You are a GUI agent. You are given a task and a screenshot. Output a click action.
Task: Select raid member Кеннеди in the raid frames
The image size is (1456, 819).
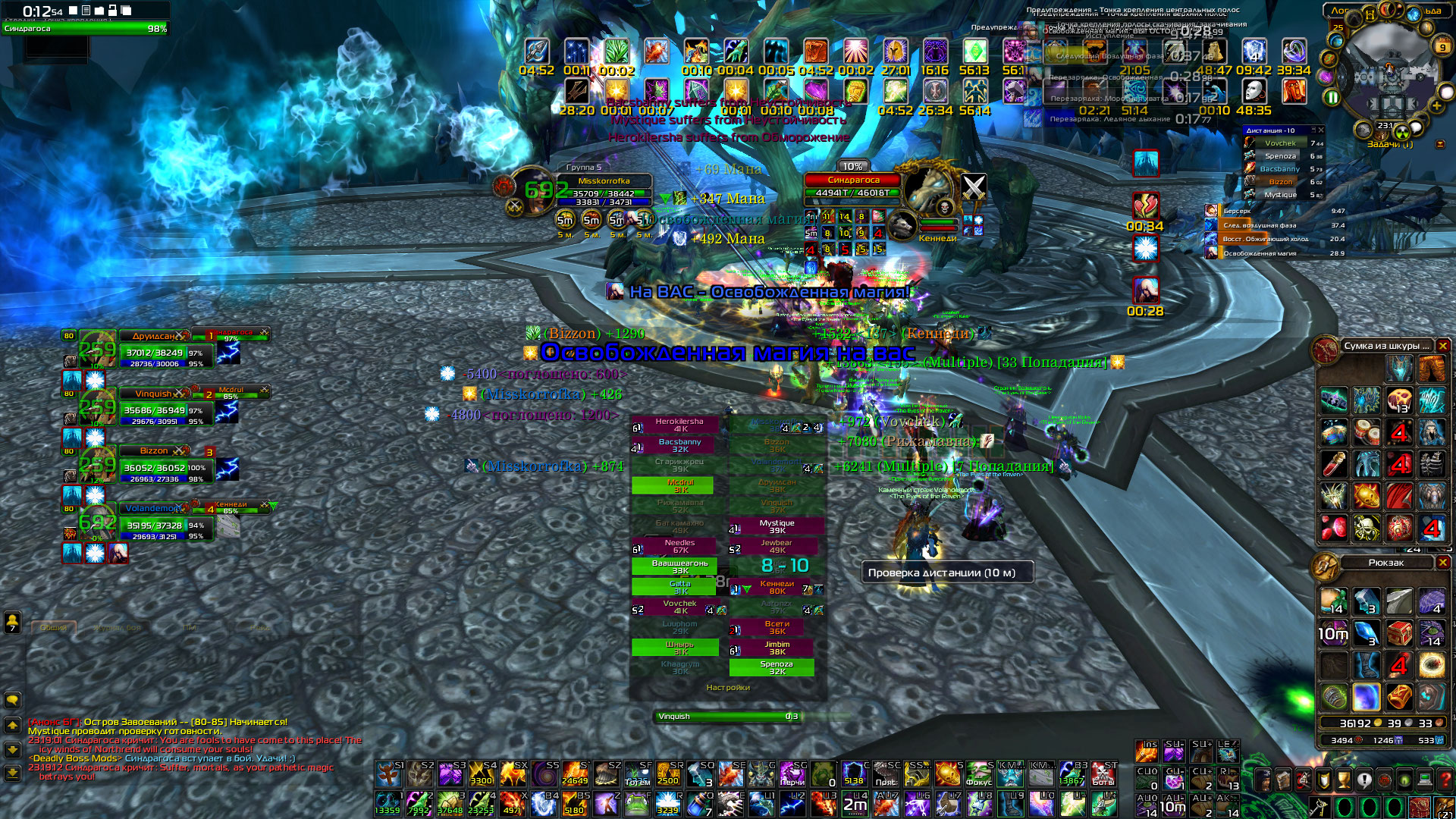click(x=777, y=587)
